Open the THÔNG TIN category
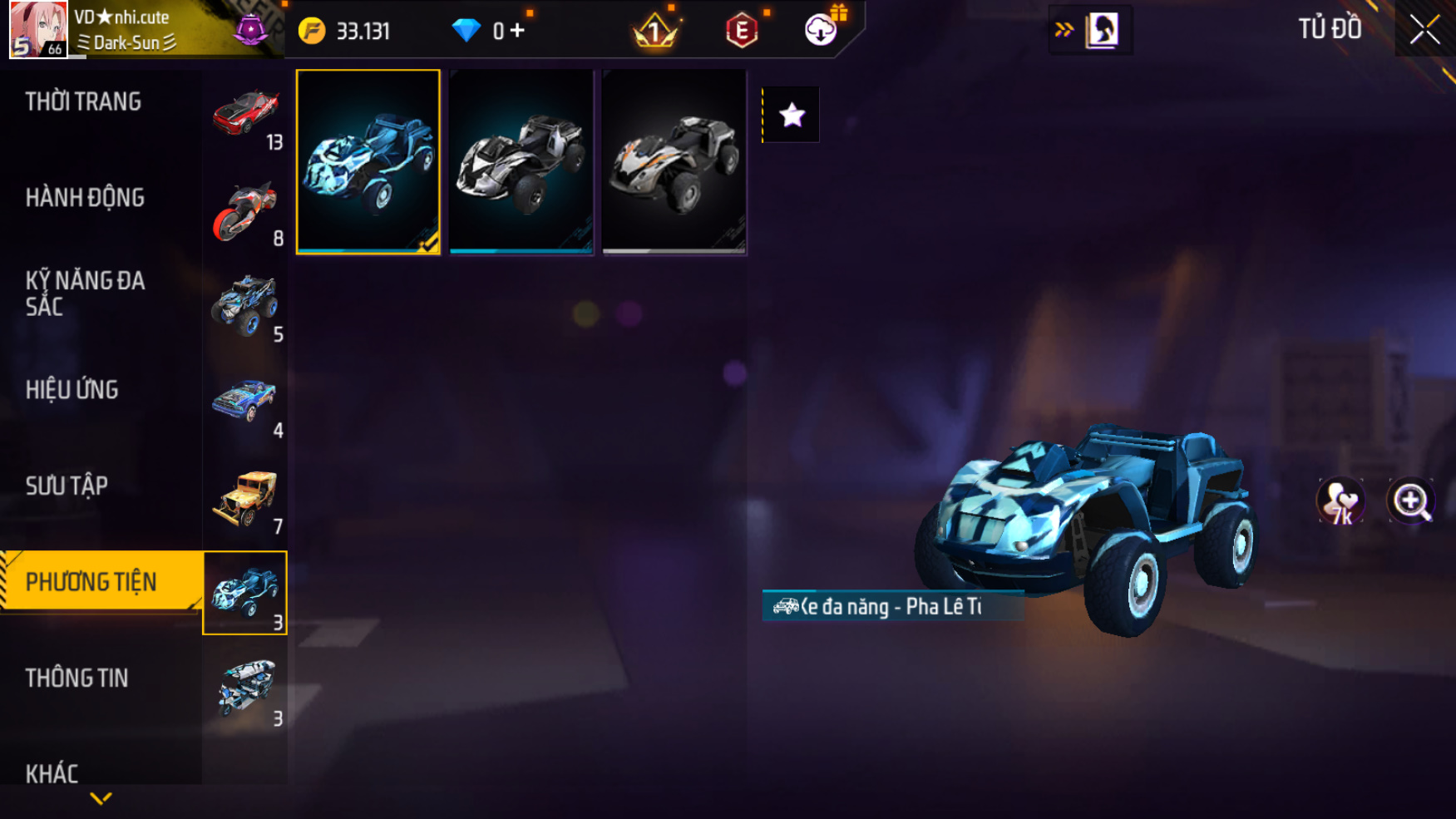The width and height of the screenshot is (1456, 819). click(x=77, y=678)
